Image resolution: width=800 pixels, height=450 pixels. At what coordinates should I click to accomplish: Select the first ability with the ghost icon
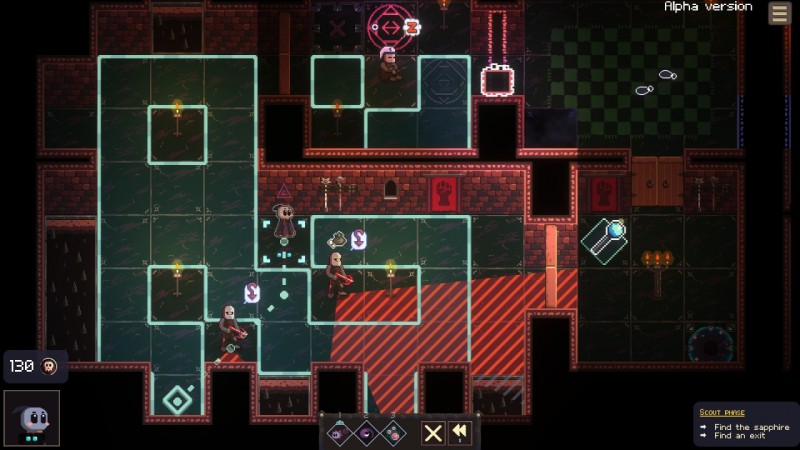click(x=339, y=433)
